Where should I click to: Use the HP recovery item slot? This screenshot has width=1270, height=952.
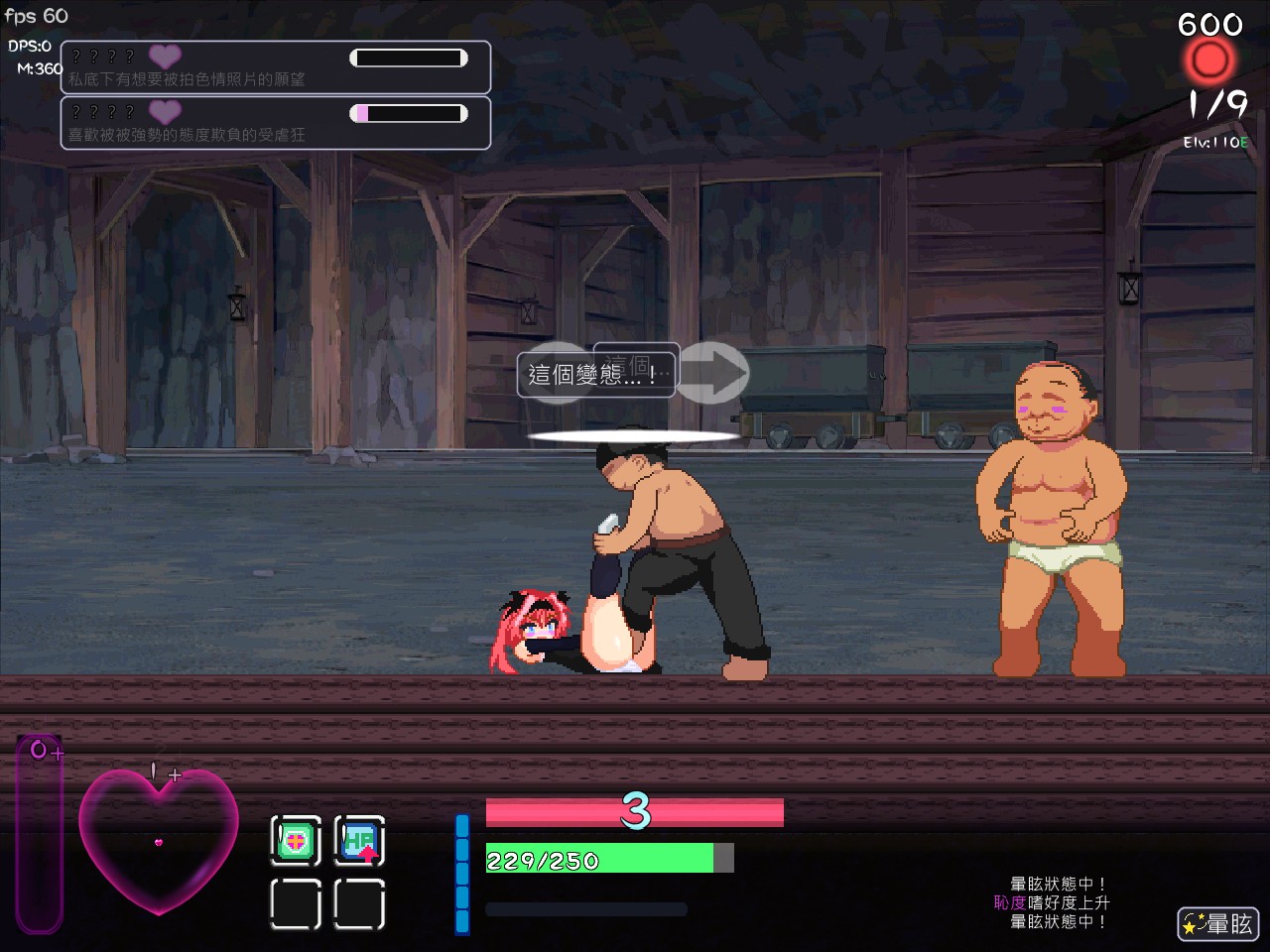(359, 842)
